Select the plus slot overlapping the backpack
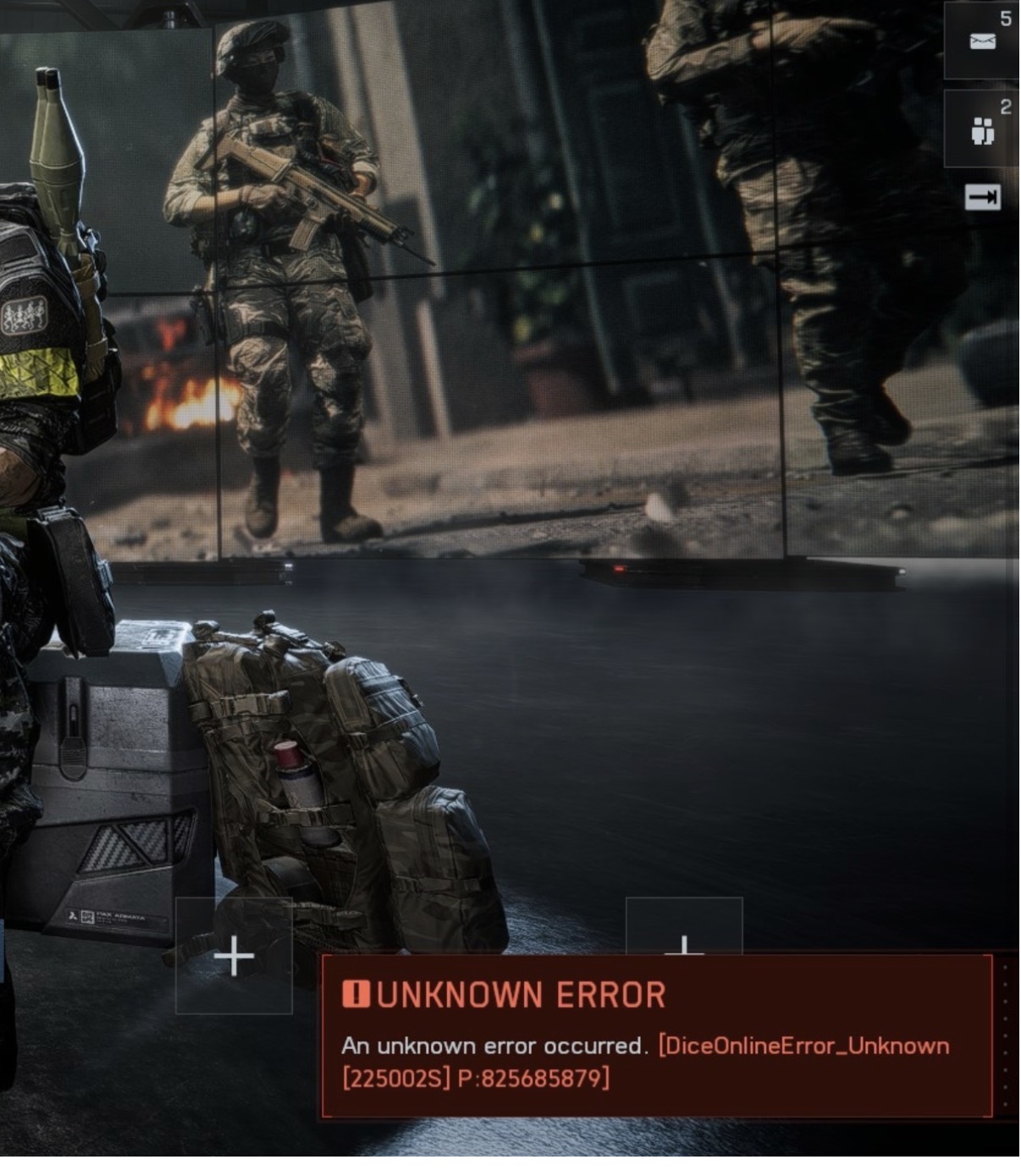This screenshot has width=1021, height=1176. coord(234,956)
